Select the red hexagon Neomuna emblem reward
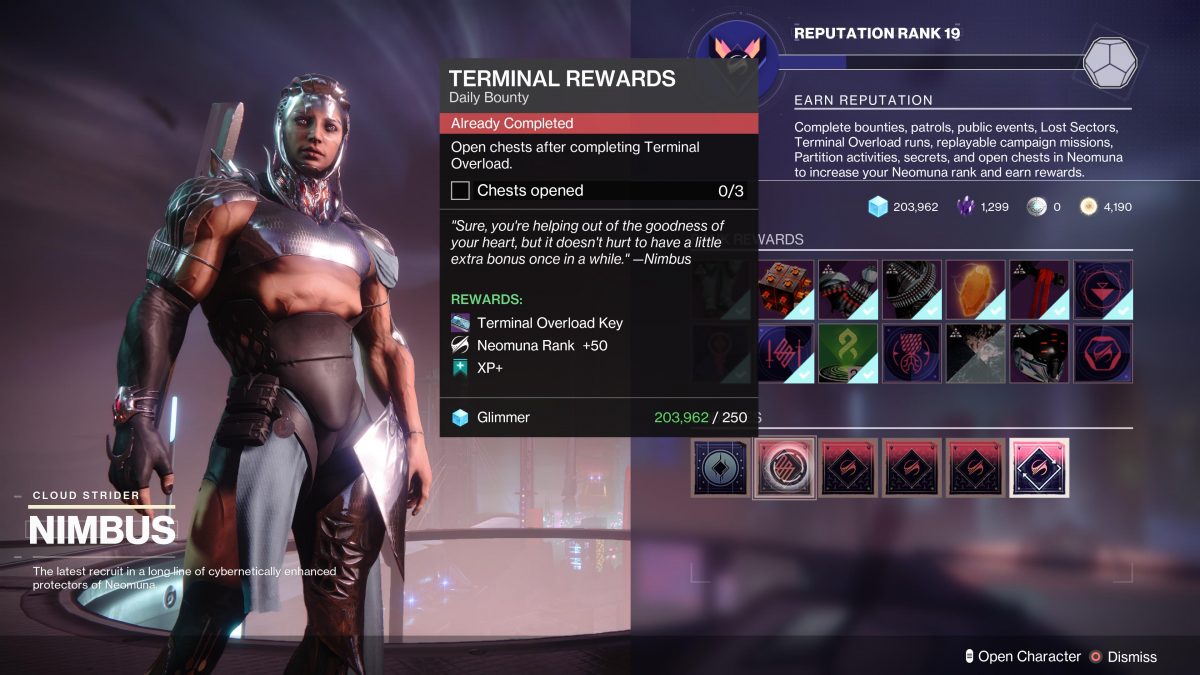 pyautogui.click(x=1102, y=353)
